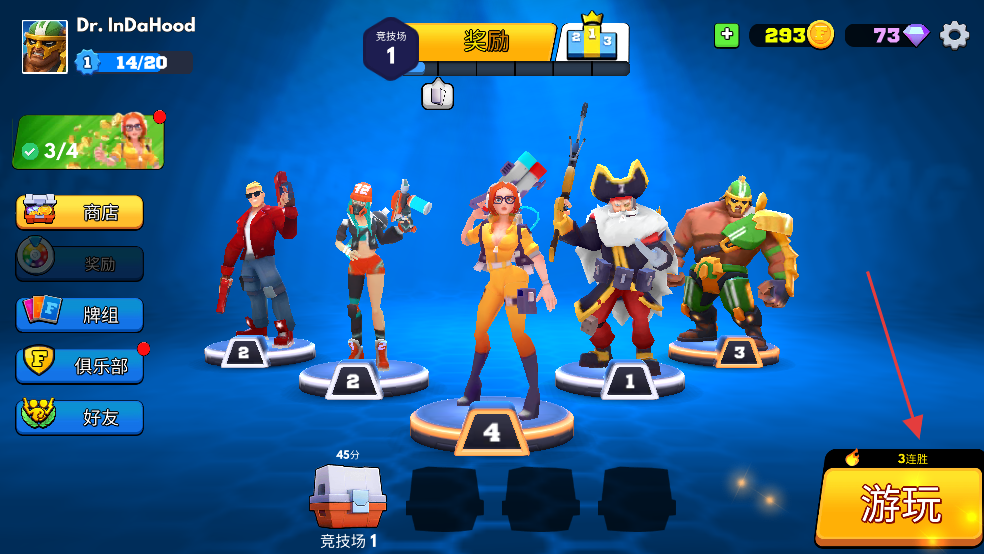The image size is (984, 554).
Task: Open the settings gear icon
Action: (955, 36)
